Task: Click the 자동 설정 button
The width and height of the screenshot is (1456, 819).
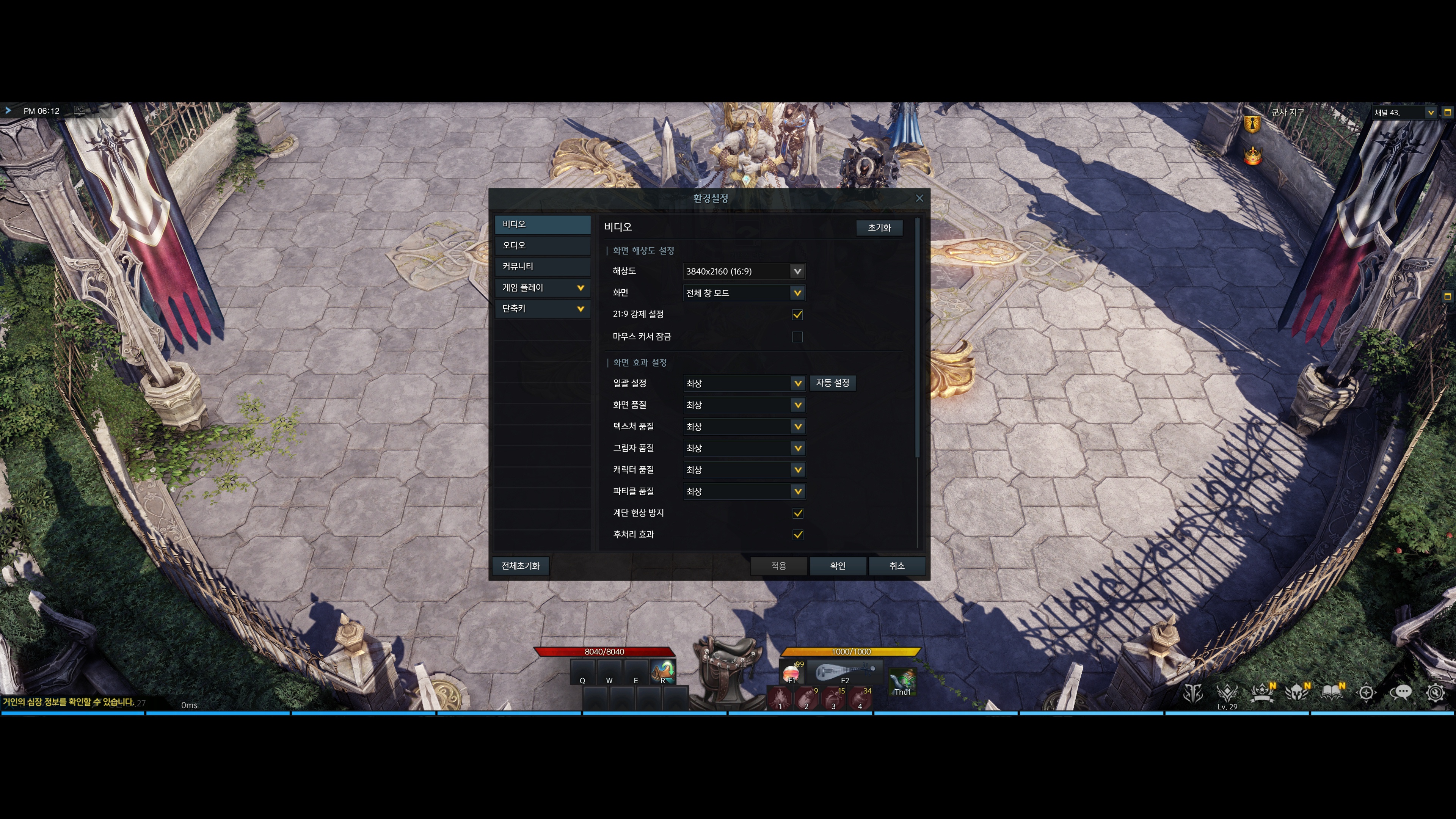Action: point(832,383)
